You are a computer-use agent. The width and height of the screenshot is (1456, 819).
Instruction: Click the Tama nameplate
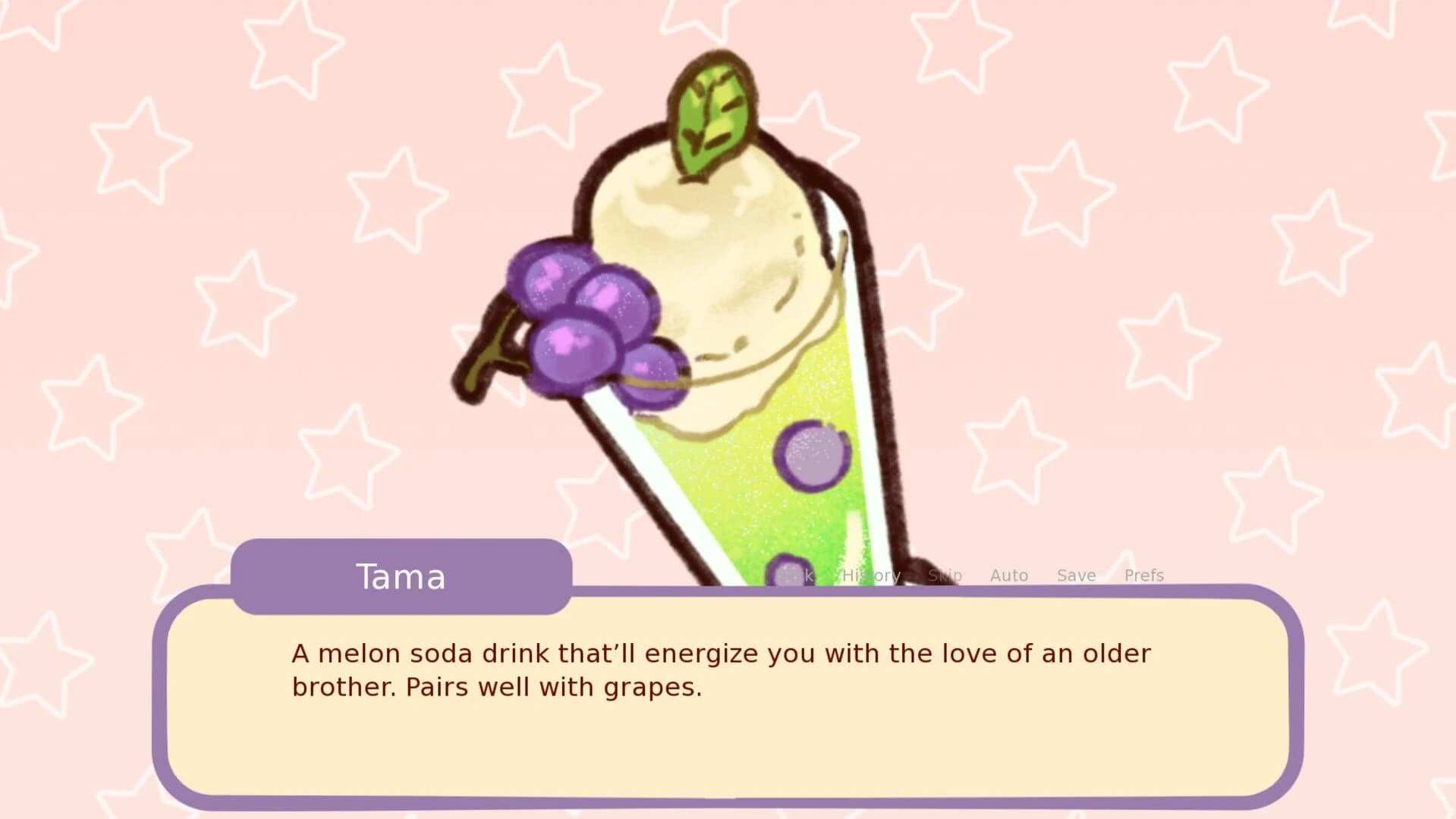click(x=401, y=576)
